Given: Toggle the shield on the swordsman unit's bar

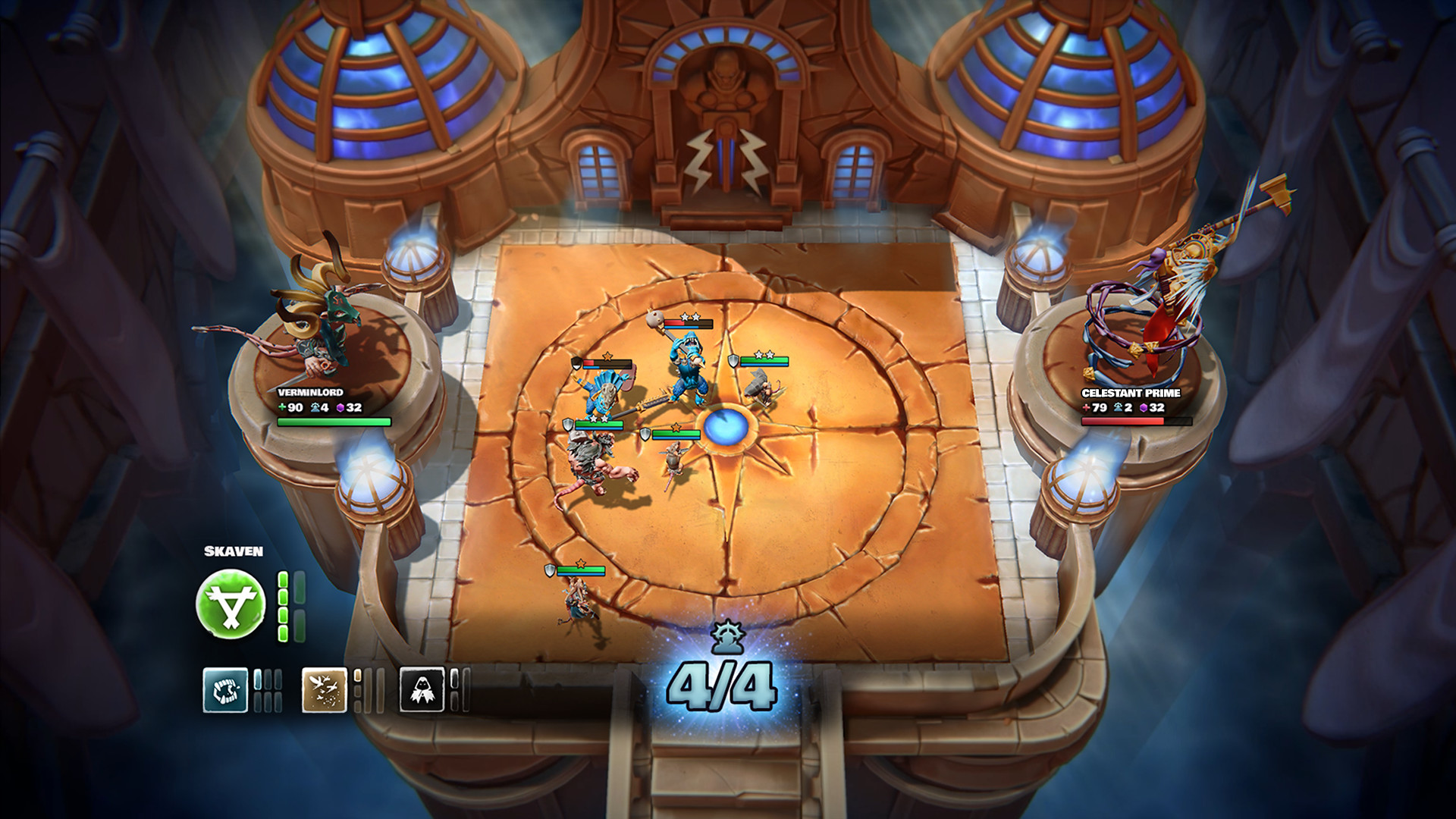Looking at the screenshot, I should click(568, 425).
